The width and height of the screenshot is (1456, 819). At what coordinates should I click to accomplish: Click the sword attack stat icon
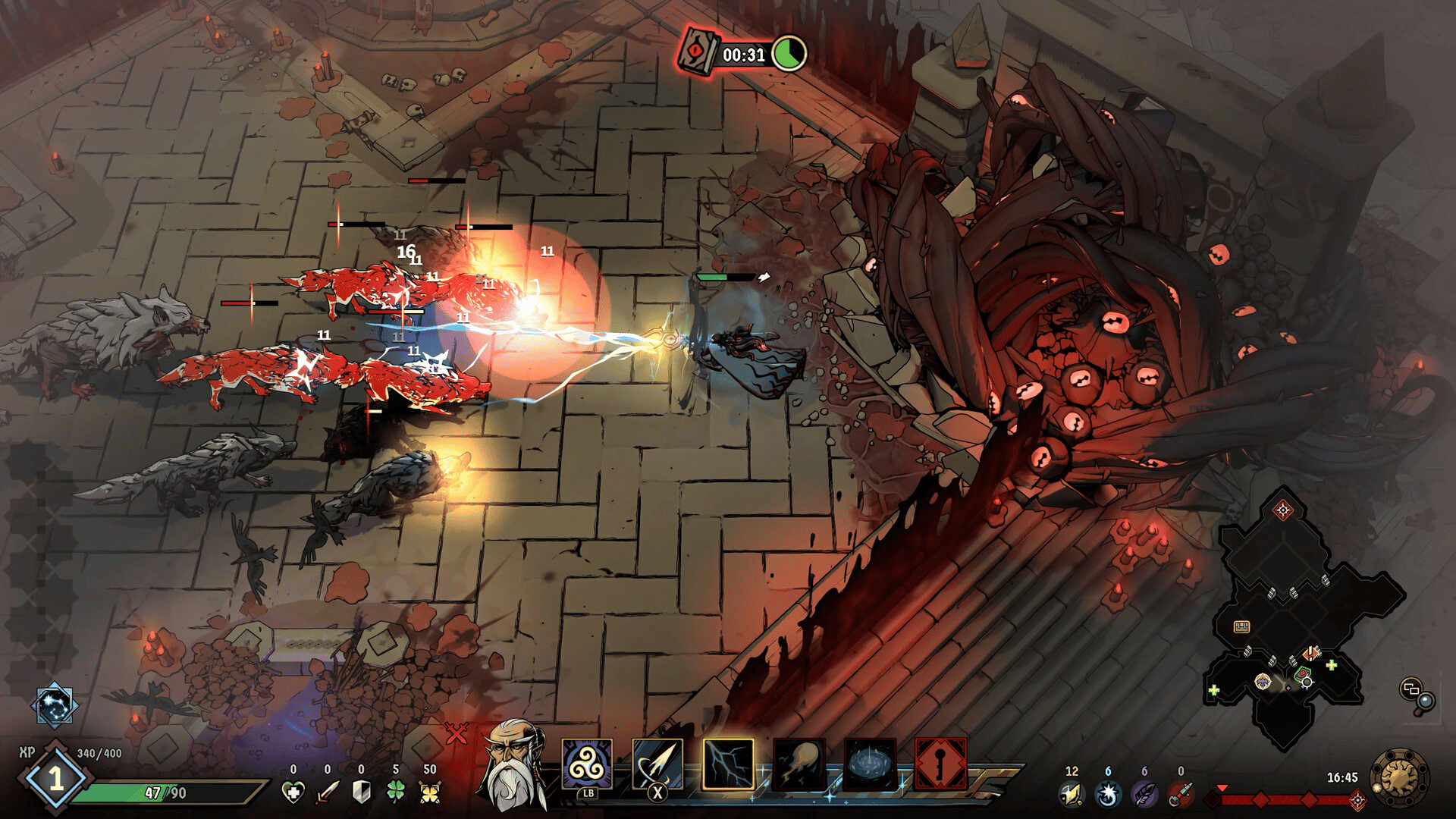pyautogui.click(x=328, y=792)
